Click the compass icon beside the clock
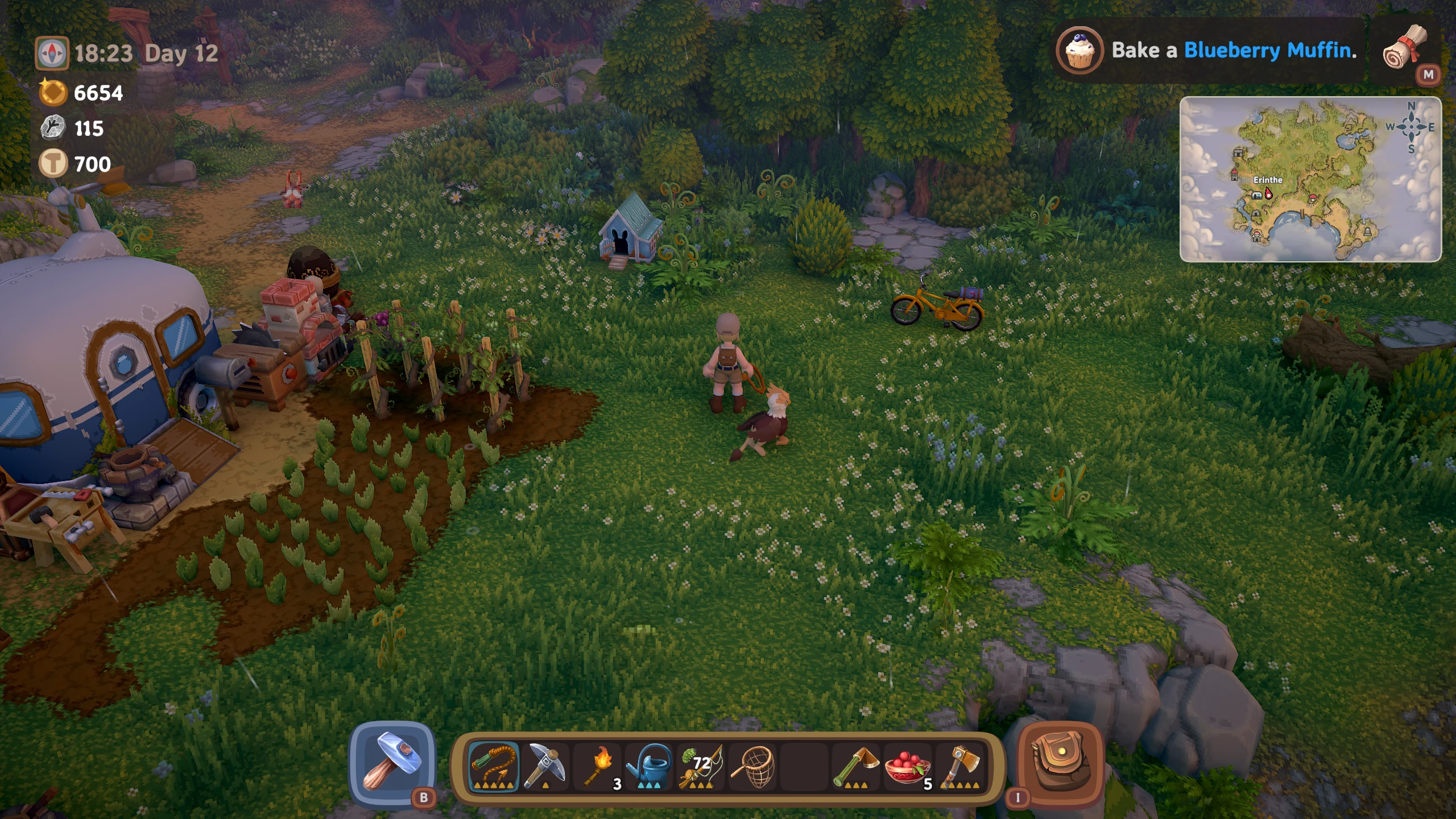Screen dimensions: 1456x819 (52, 53)
